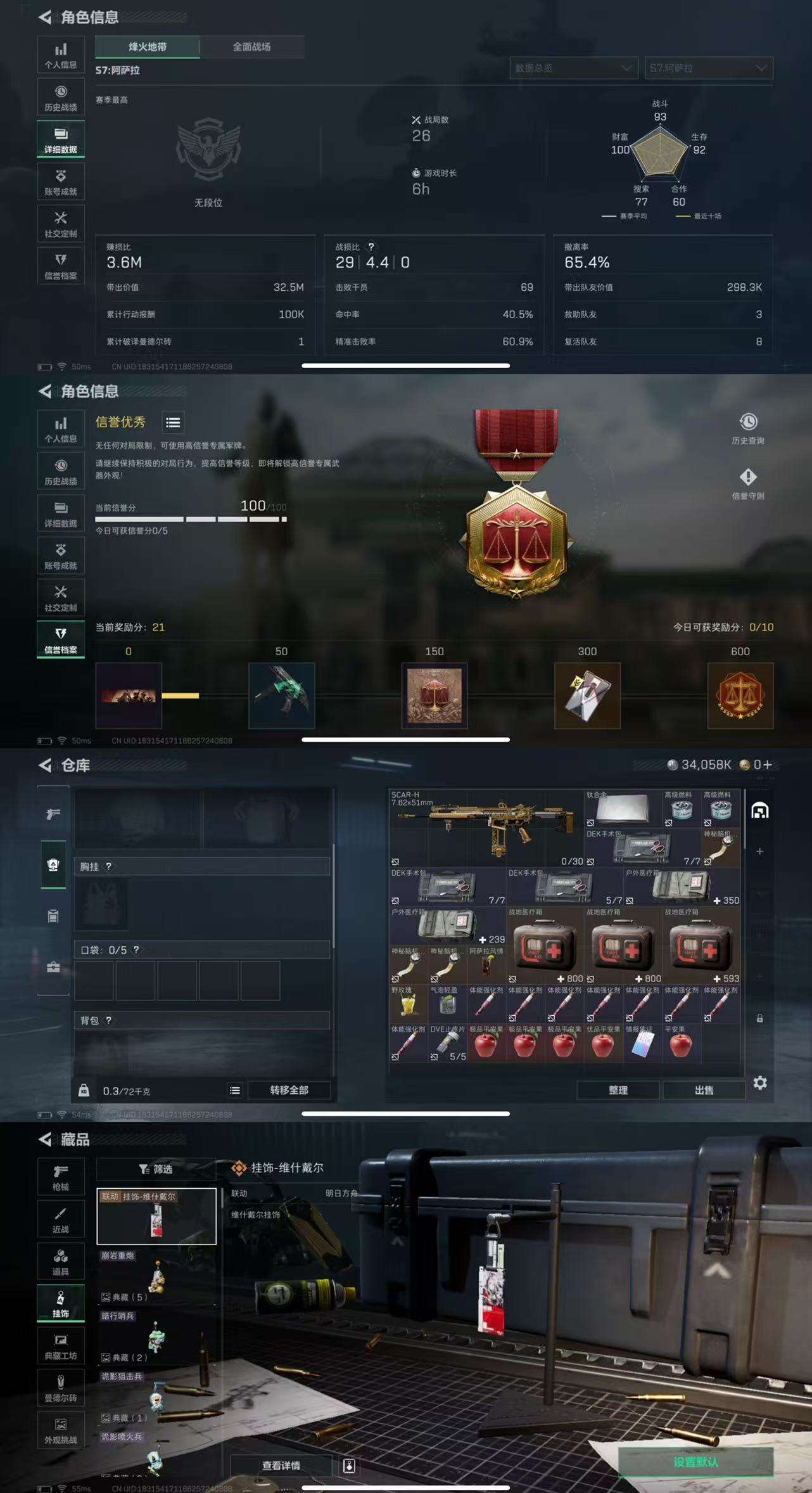Select the 枪械 weapons category

tap(61, 1176)
